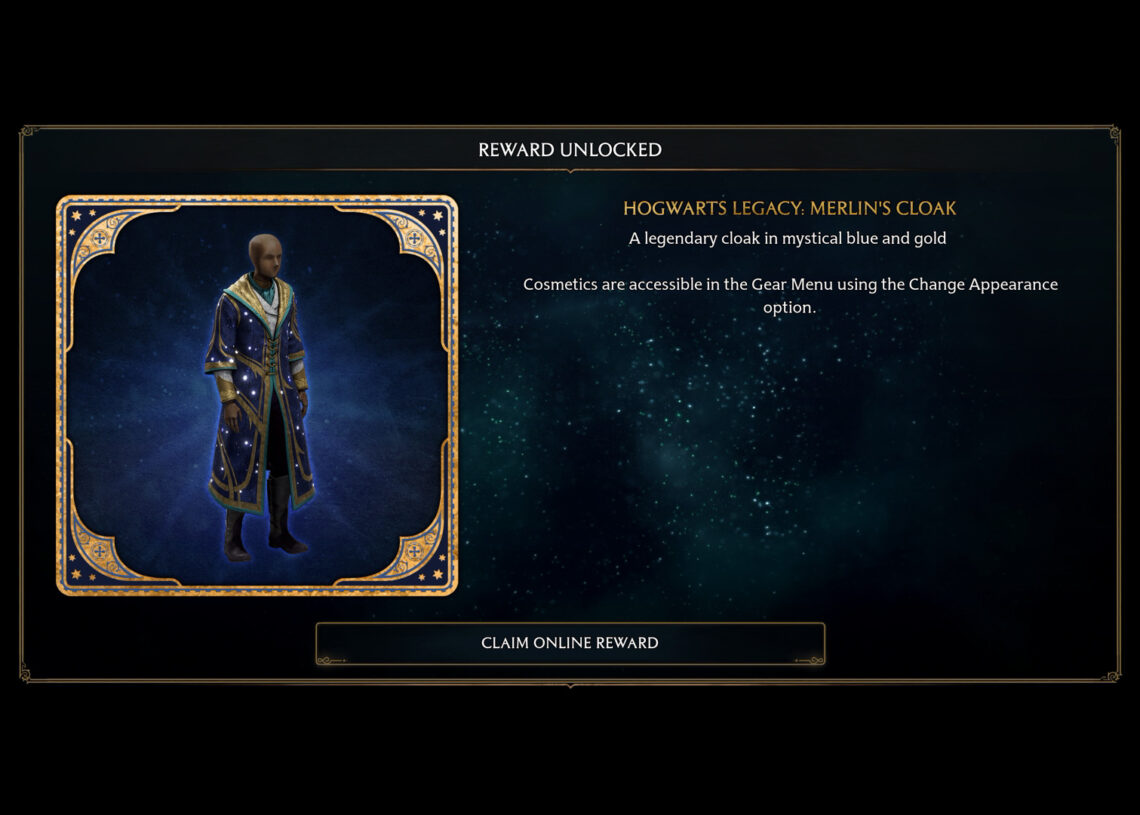Select the Merlin's Cloak reward thumbnail

tap(257, 395)
